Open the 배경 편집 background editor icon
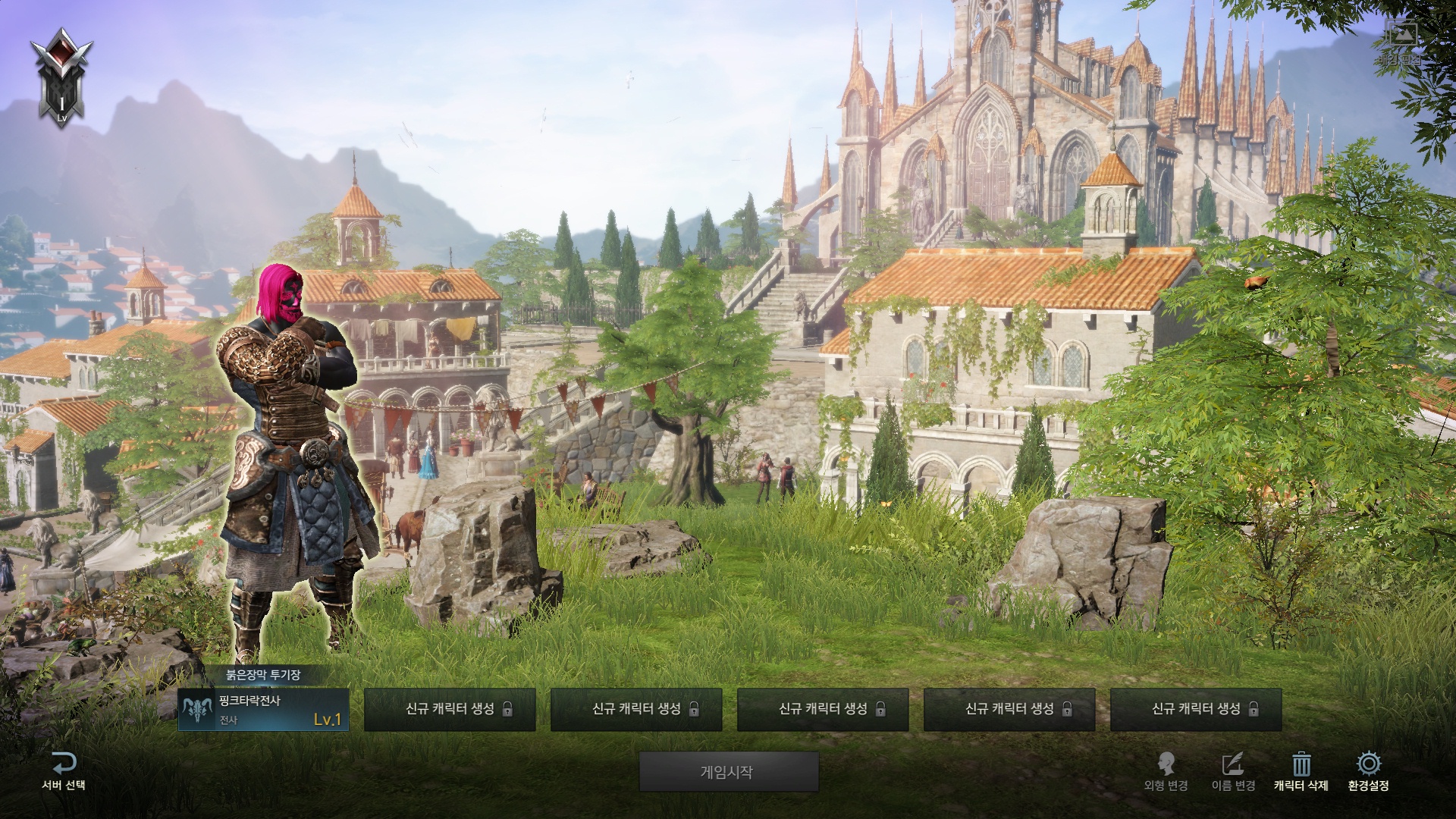Viewport: 1456px width, 819px height. tap(1400, 42)
